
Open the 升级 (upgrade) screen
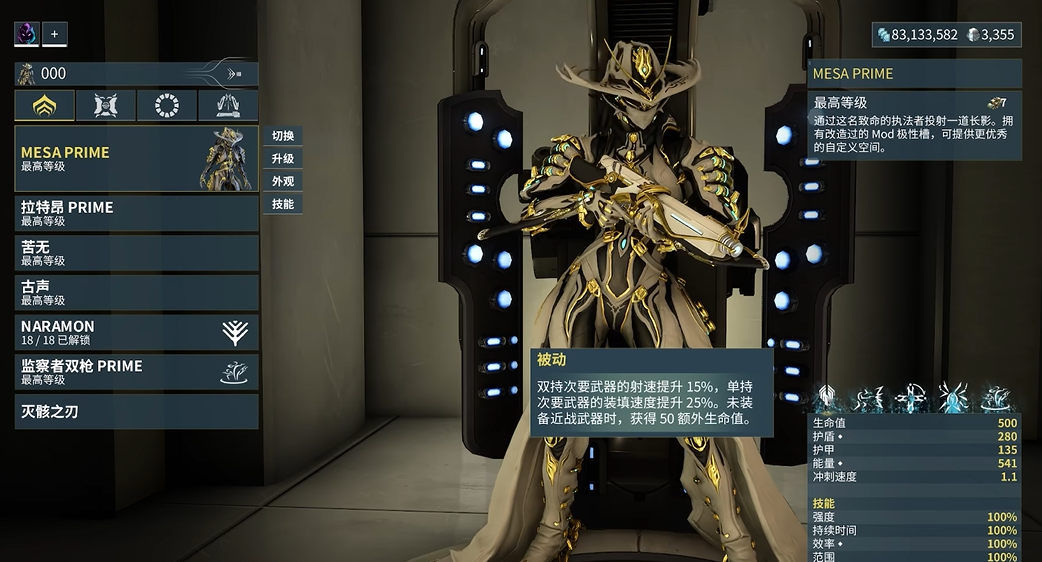283,159
